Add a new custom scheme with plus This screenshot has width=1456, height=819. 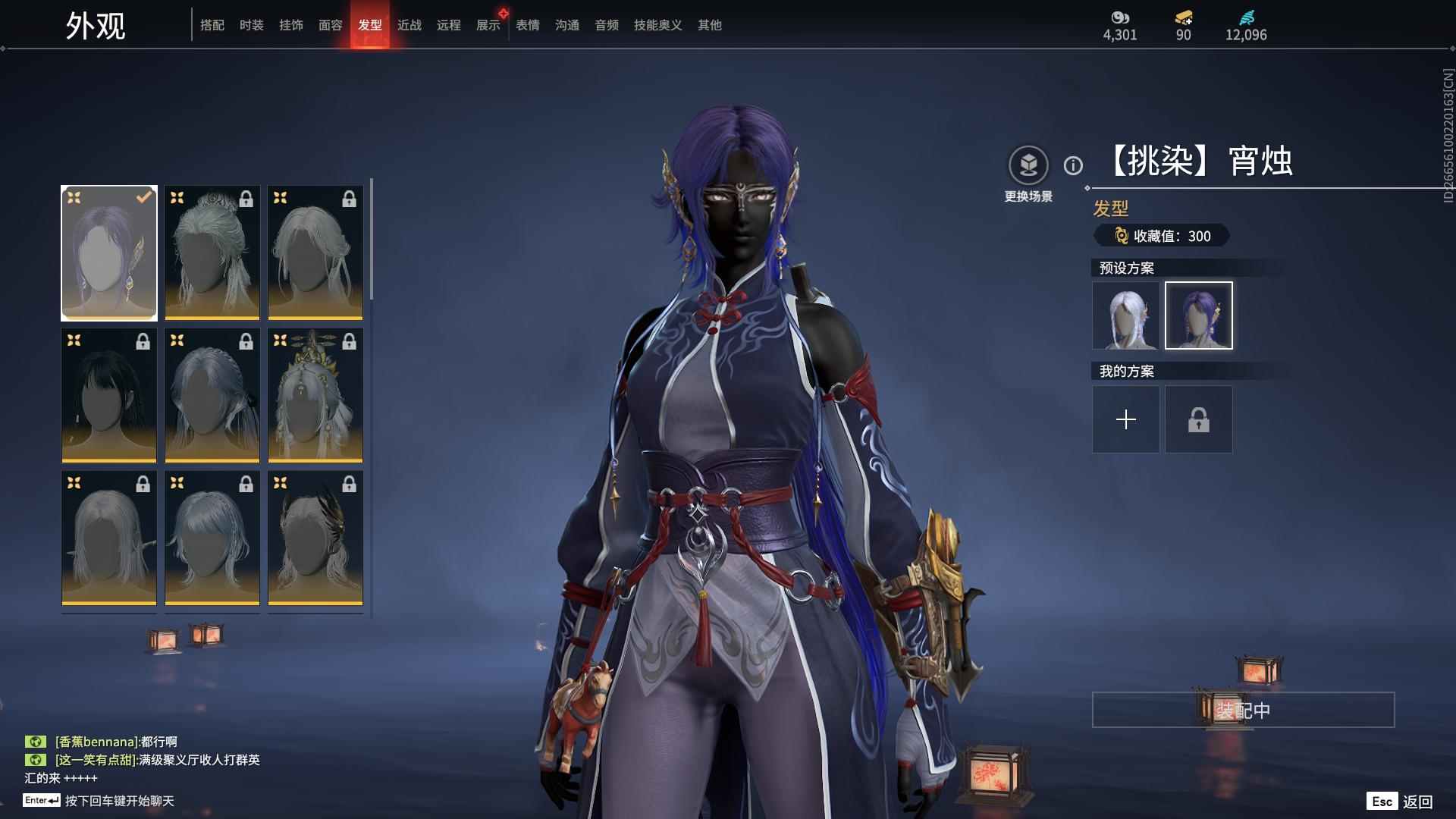(1125, 419)
